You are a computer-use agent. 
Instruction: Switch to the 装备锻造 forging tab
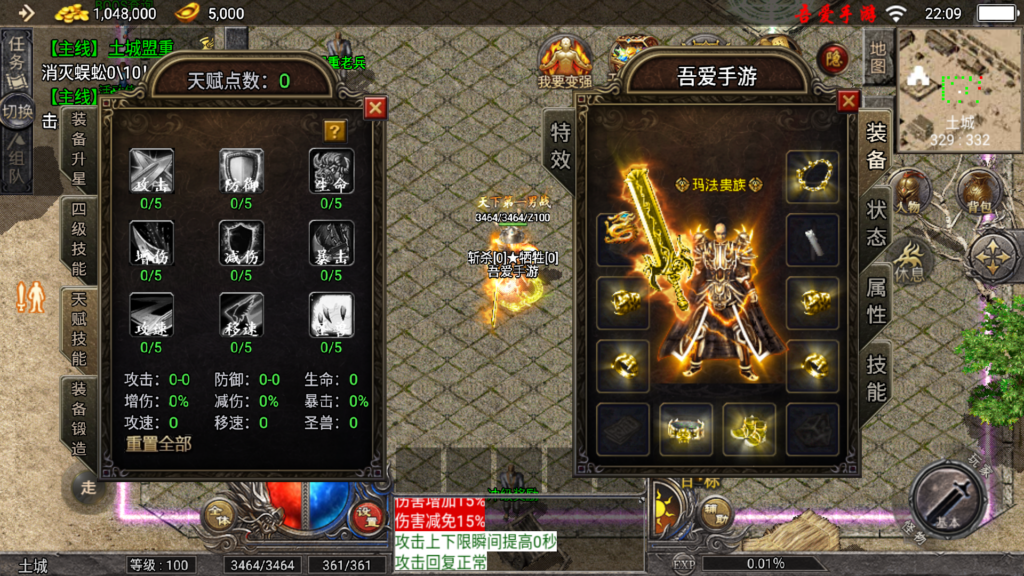(x=78, y=416)
